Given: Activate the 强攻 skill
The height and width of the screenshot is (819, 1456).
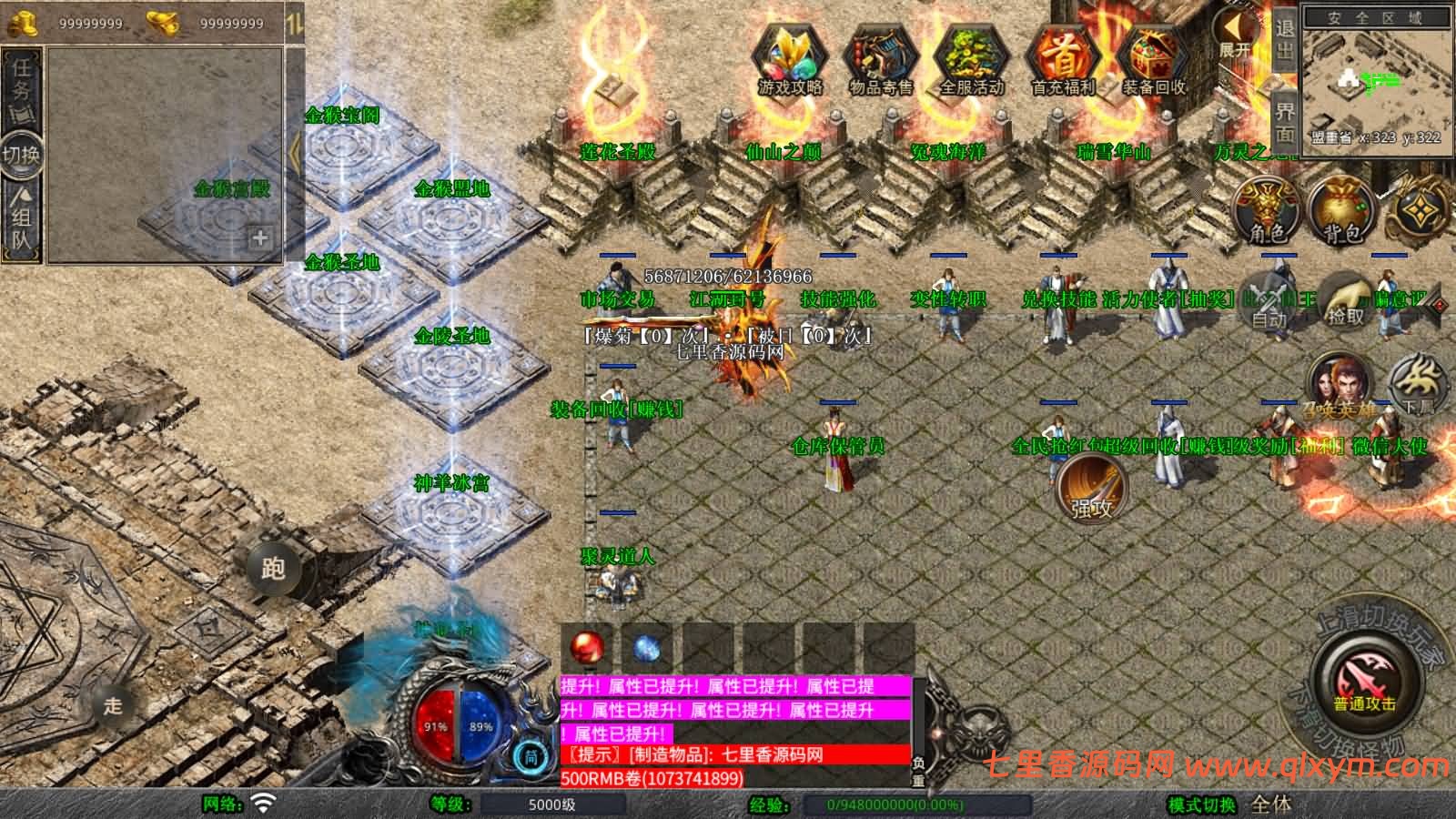Looking at the screenshot, I should (x=1092, y=489).
